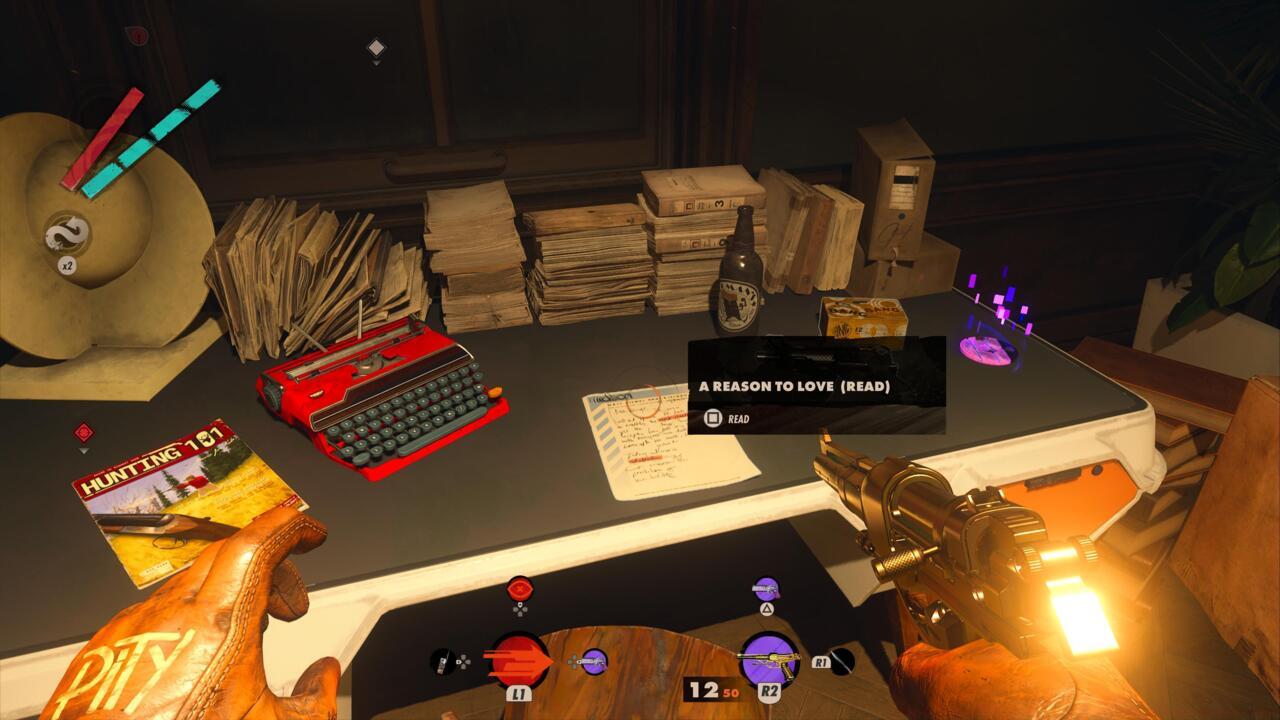This screenshot has height=720, width=1280.
Task: Click the R2 button label in the HUD
Action: [773, 692]
